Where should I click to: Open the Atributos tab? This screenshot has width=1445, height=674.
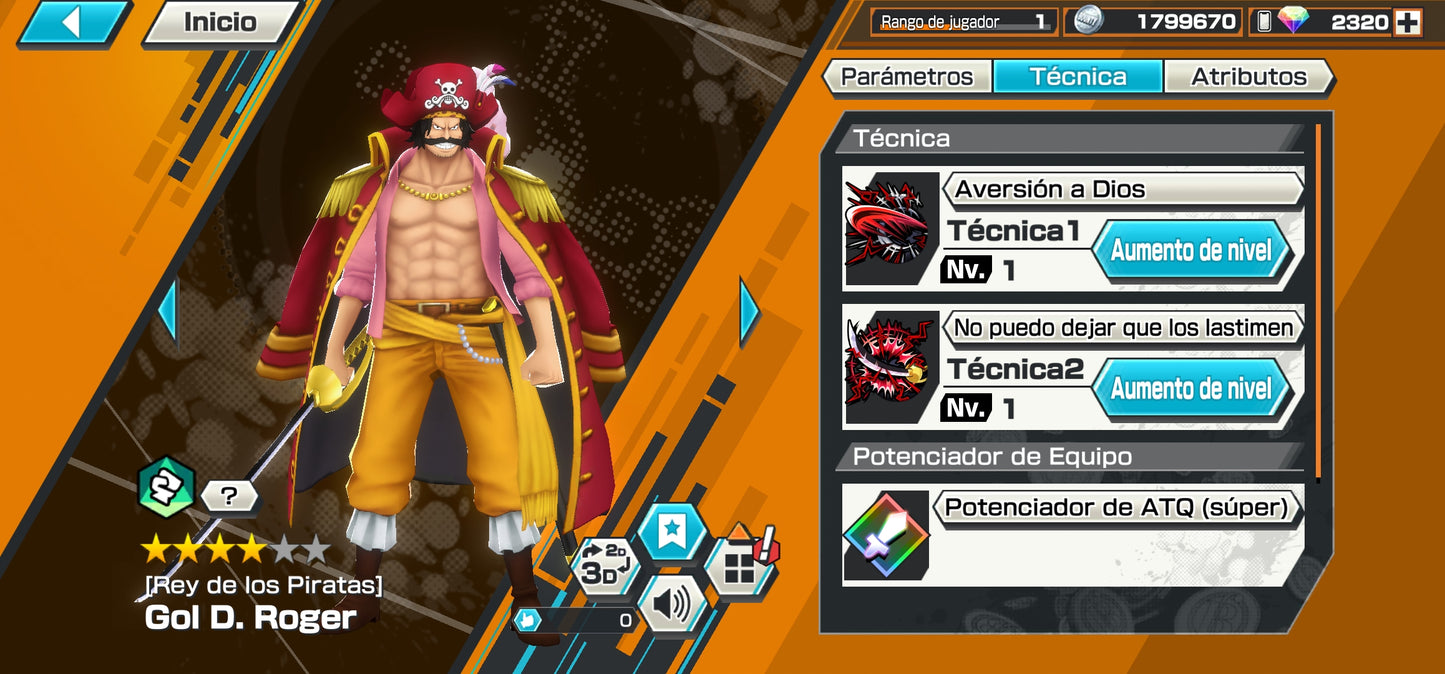[1249, 77]
